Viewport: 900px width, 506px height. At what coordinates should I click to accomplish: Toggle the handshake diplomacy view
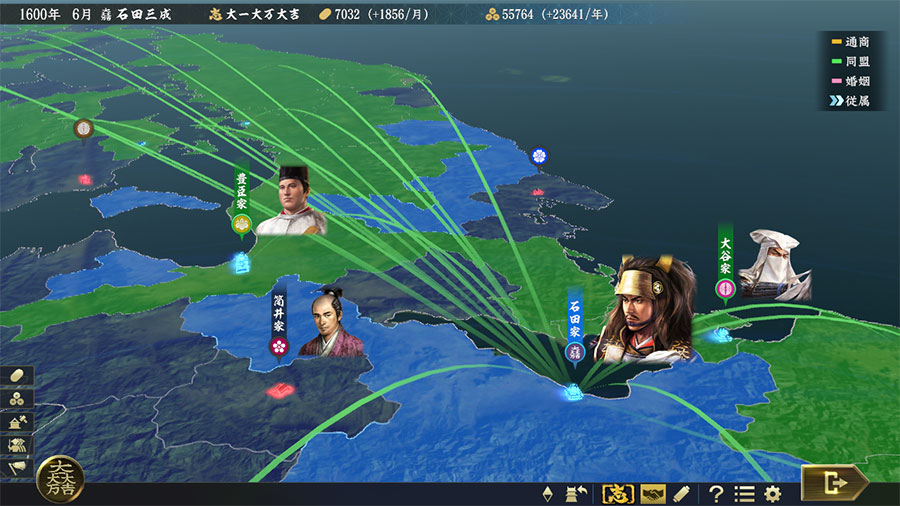pyautogui.click(x=653, y=493)
